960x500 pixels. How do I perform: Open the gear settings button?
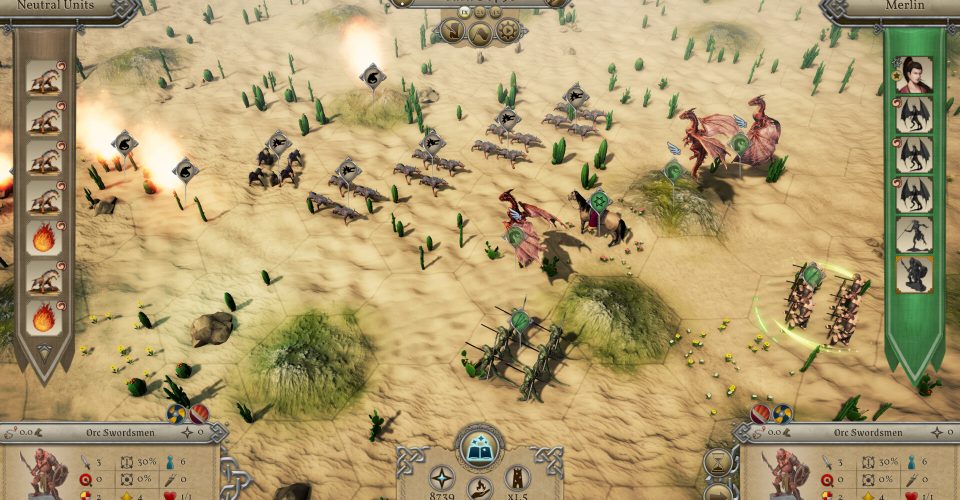(x=508, y=30)
